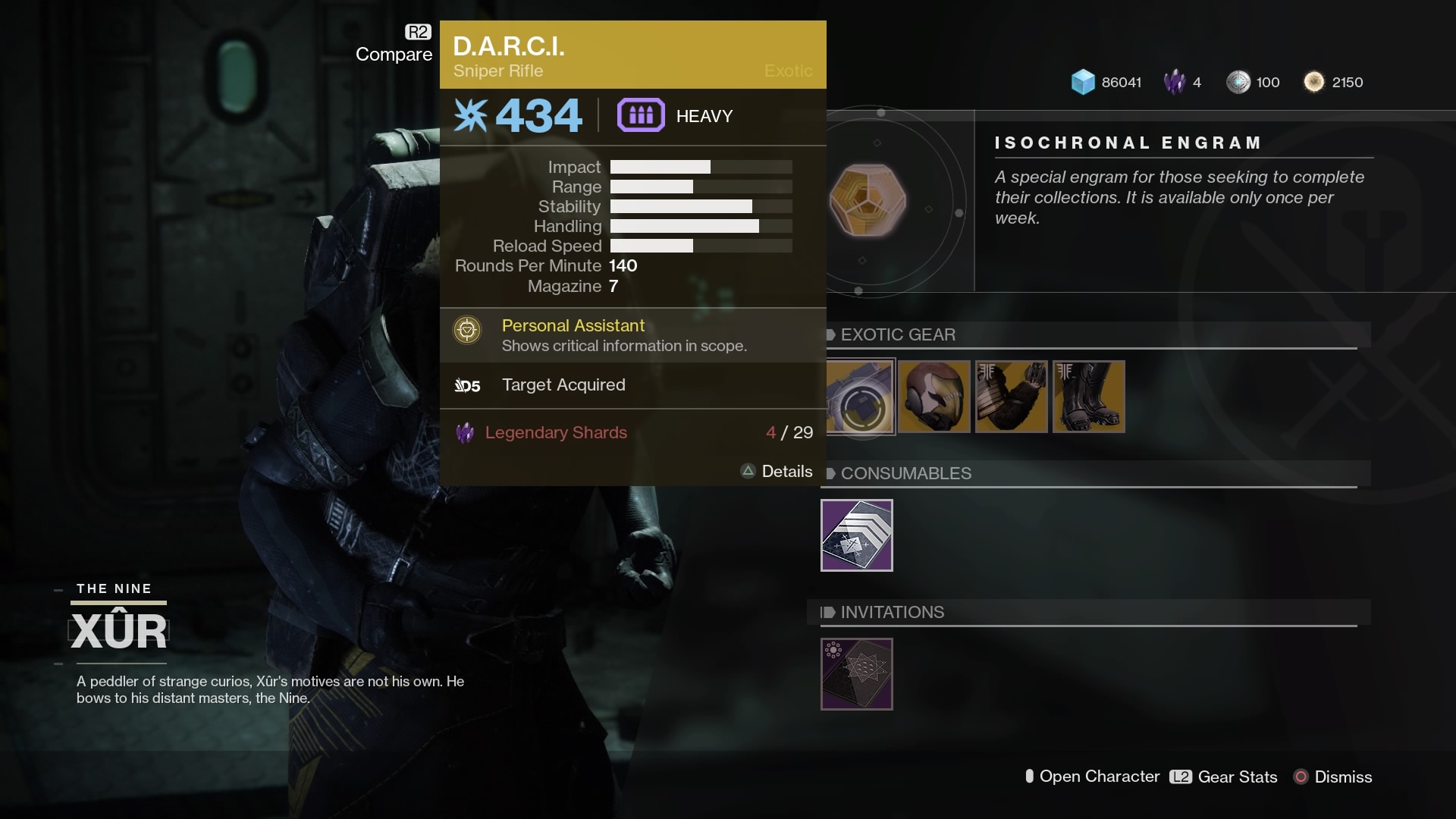Image resolution: width=1456 pixels, height=819 pixels.
Task: Open the item in Consumables section
Action: [857, 535]
